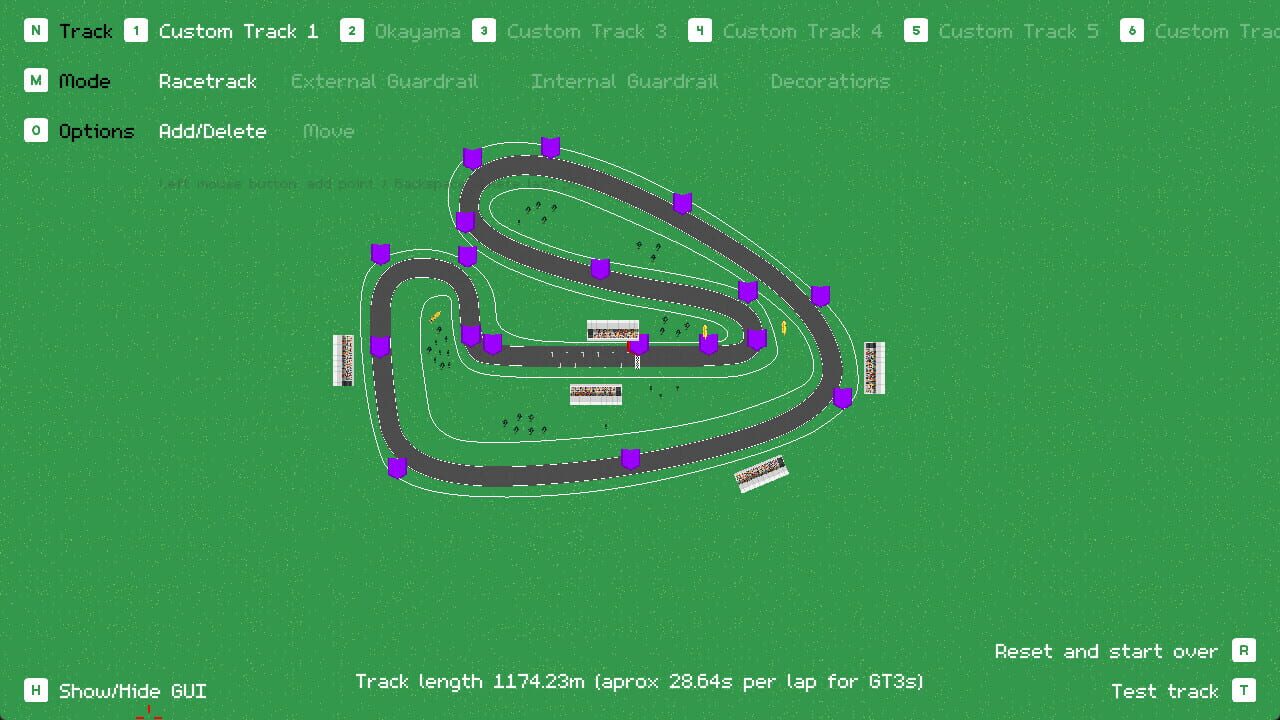Select the Internal Guardrail mode
This screenshot has width=1280, height=720.
[624, 81]
